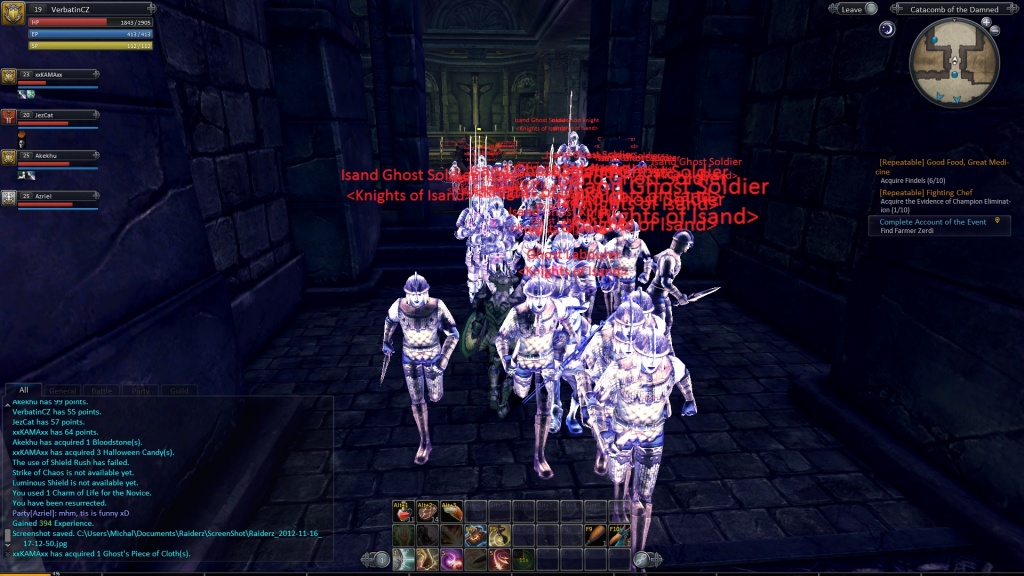
Task: Click the circular minimap
Action: (954, 63)
